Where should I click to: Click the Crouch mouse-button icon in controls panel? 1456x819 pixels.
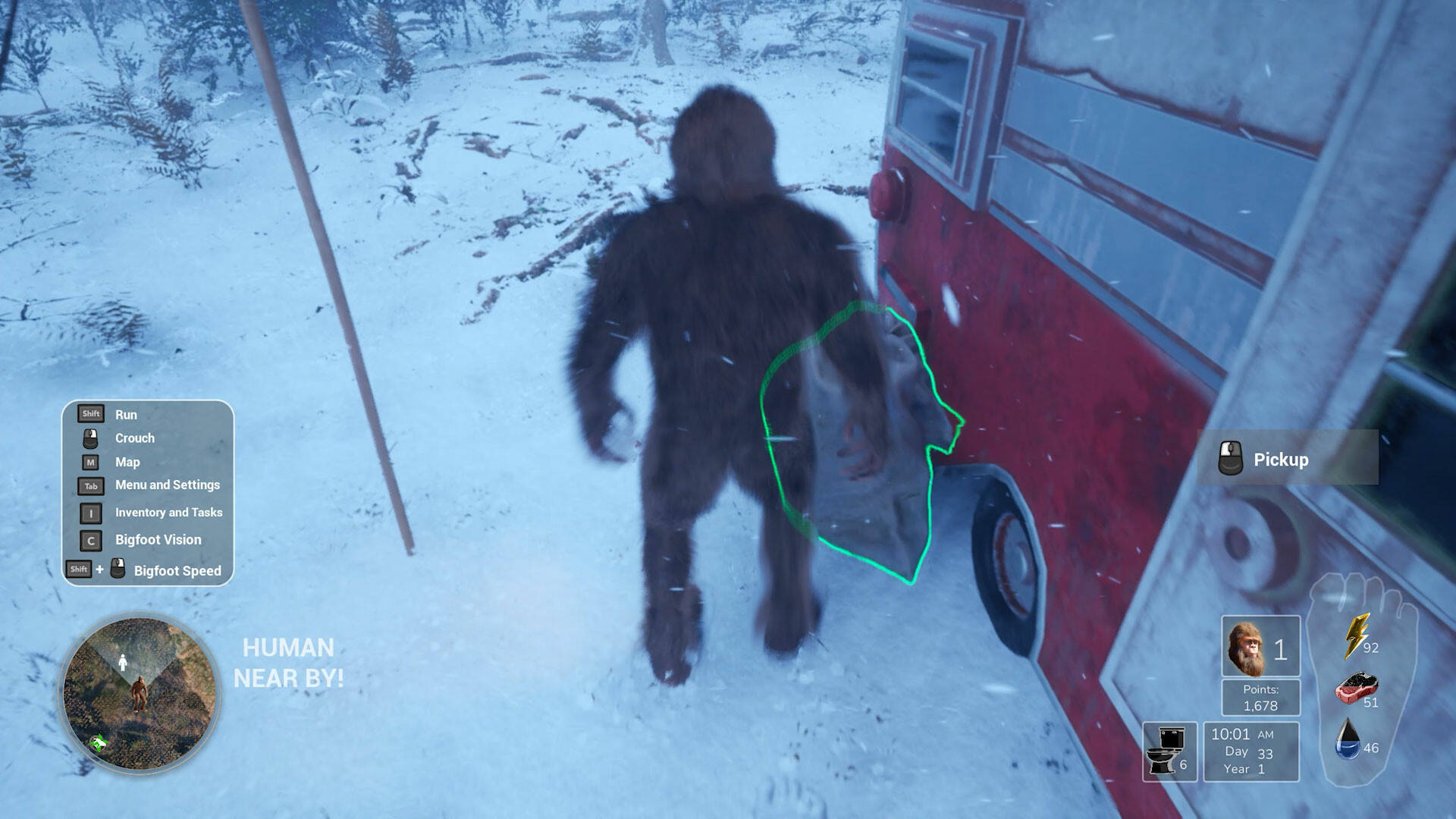click(x=89, y=438)
